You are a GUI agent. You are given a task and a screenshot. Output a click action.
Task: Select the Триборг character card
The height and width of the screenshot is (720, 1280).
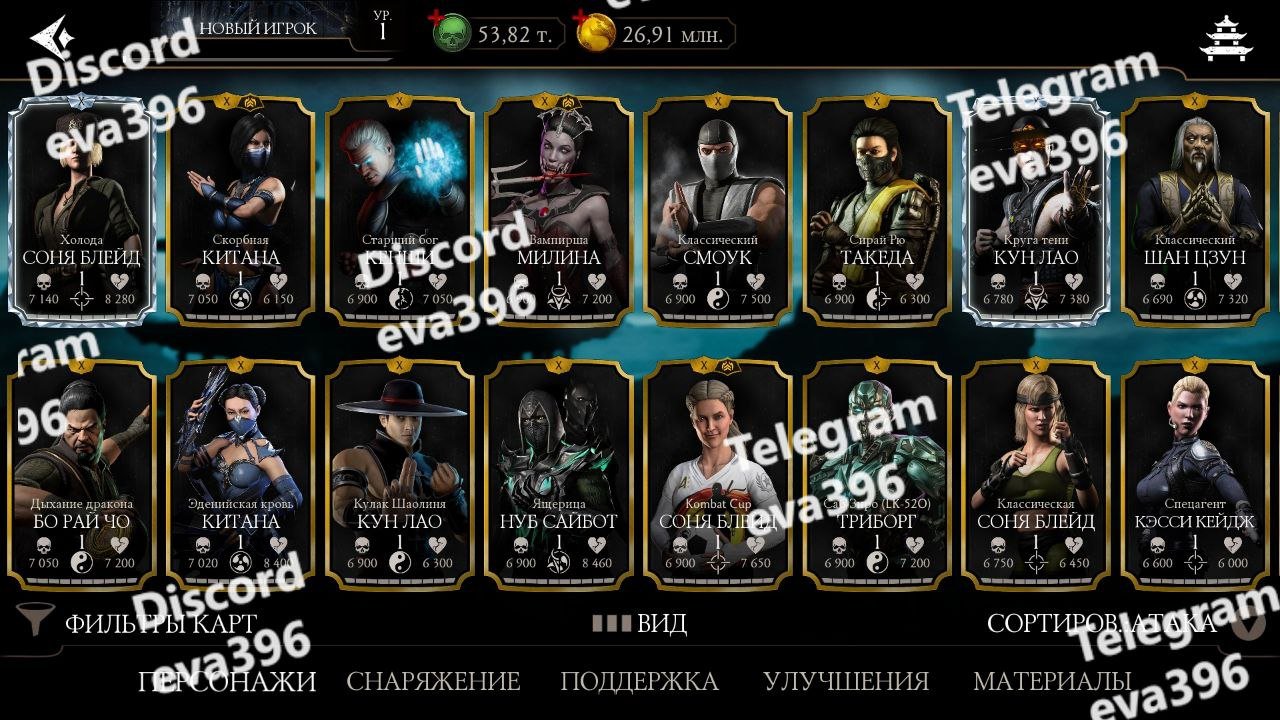point(877,474)
